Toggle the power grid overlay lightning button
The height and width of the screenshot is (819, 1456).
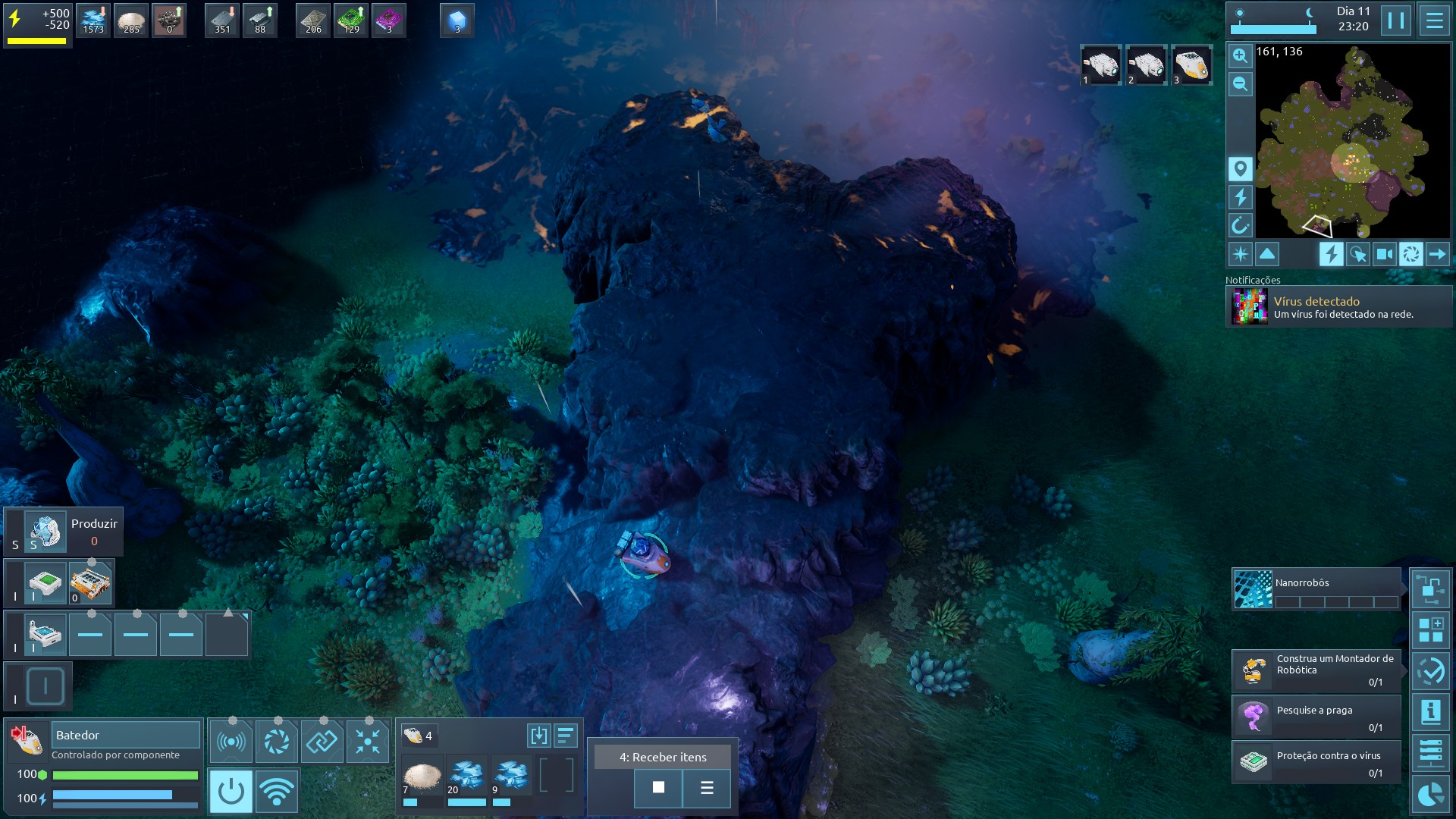pos(1331,254)
